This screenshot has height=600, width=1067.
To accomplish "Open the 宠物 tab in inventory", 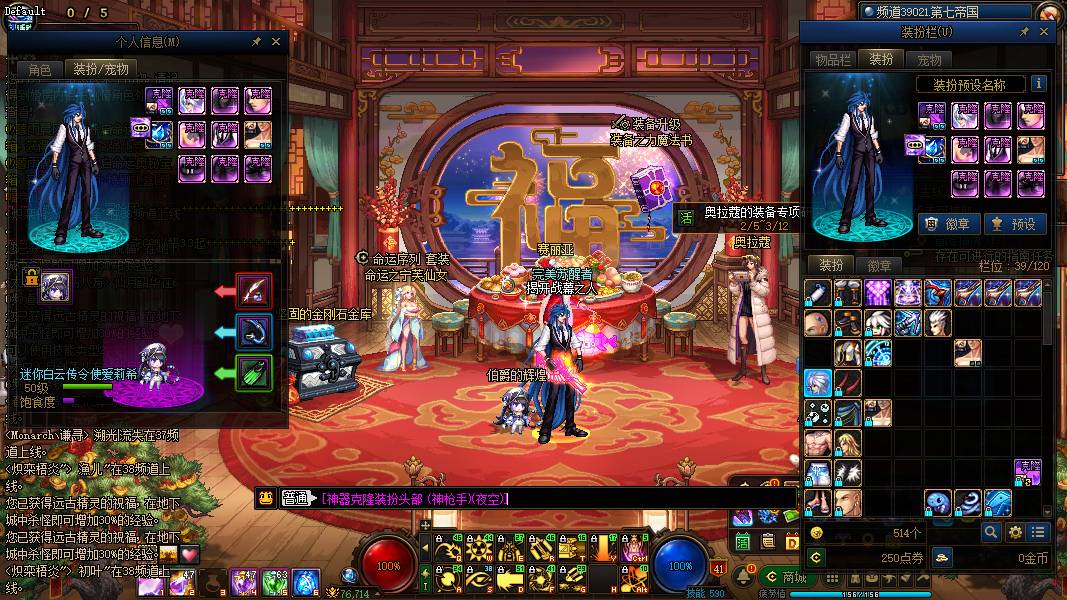I will (929, 60).
